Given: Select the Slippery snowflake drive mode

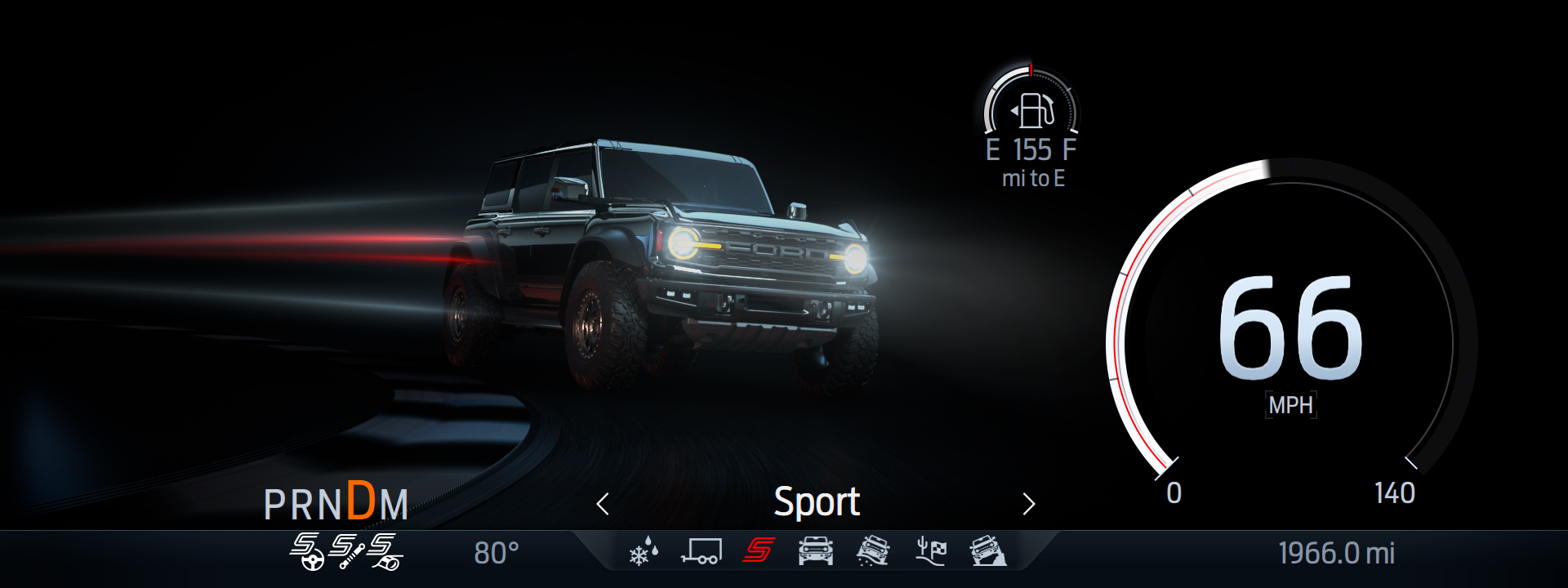Looking at the screenshot, I should point(644,552).
